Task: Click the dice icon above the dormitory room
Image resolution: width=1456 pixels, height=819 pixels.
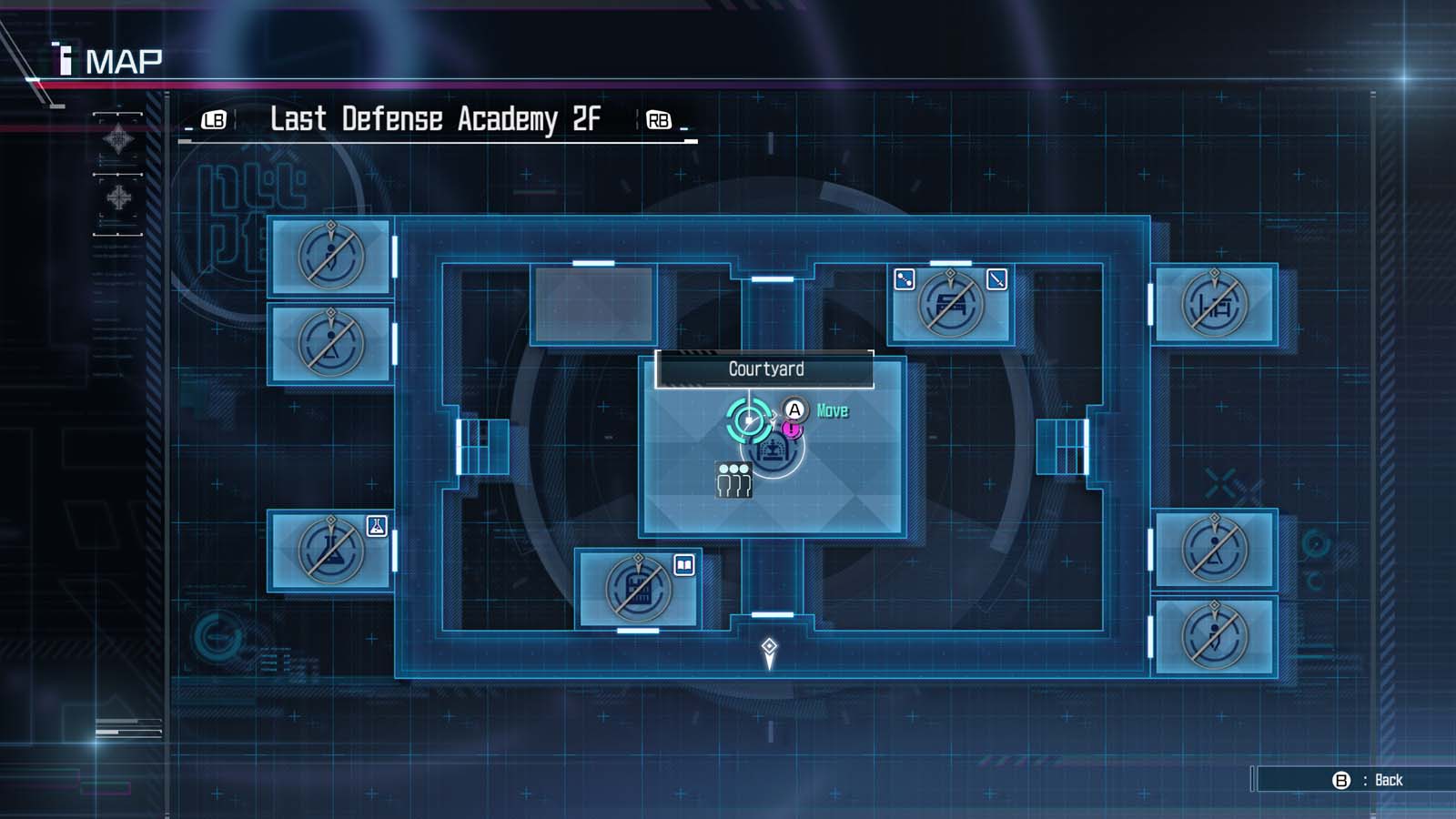Action: coord(905,279)
